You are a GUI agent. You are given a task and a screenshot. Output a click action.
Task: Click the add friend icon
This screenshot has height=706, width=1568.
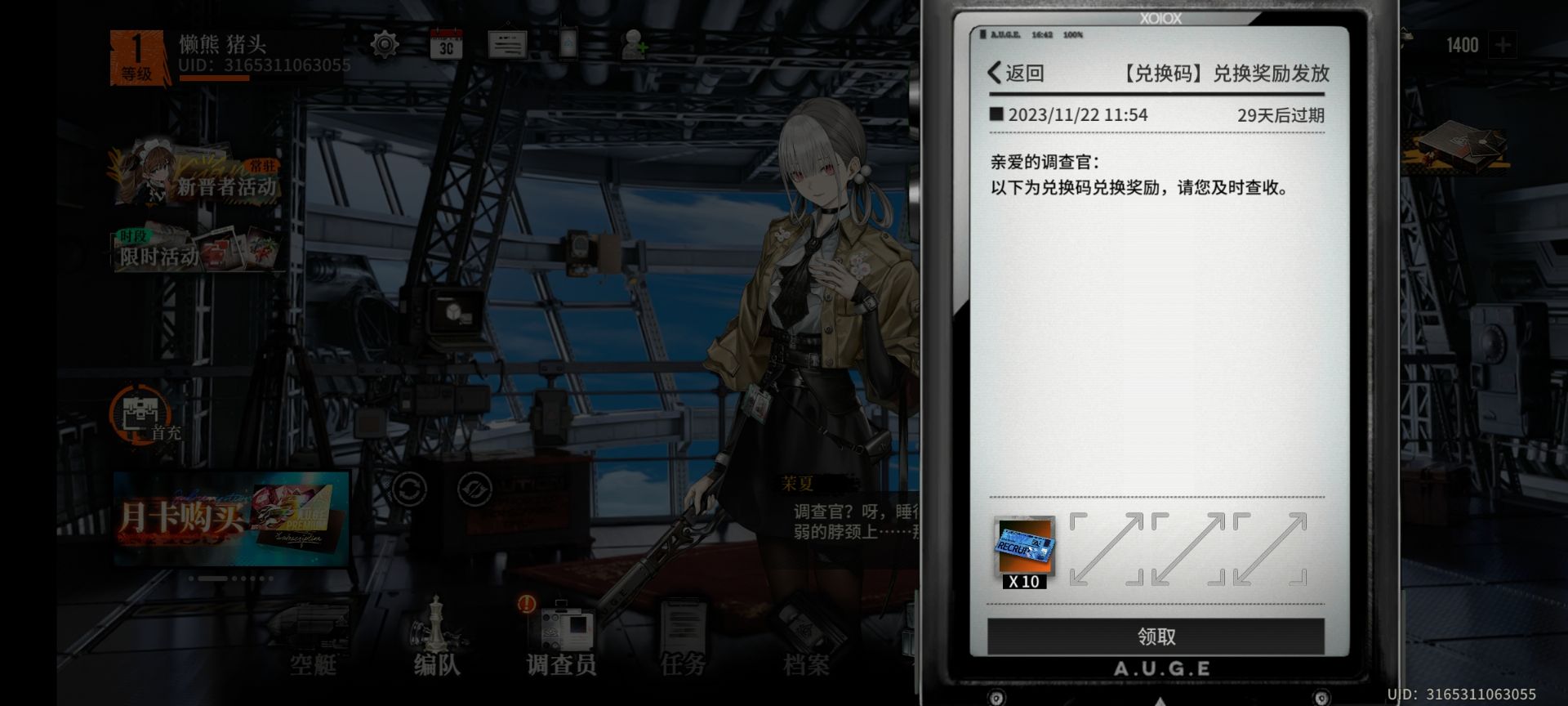click(x=634, y=45)
